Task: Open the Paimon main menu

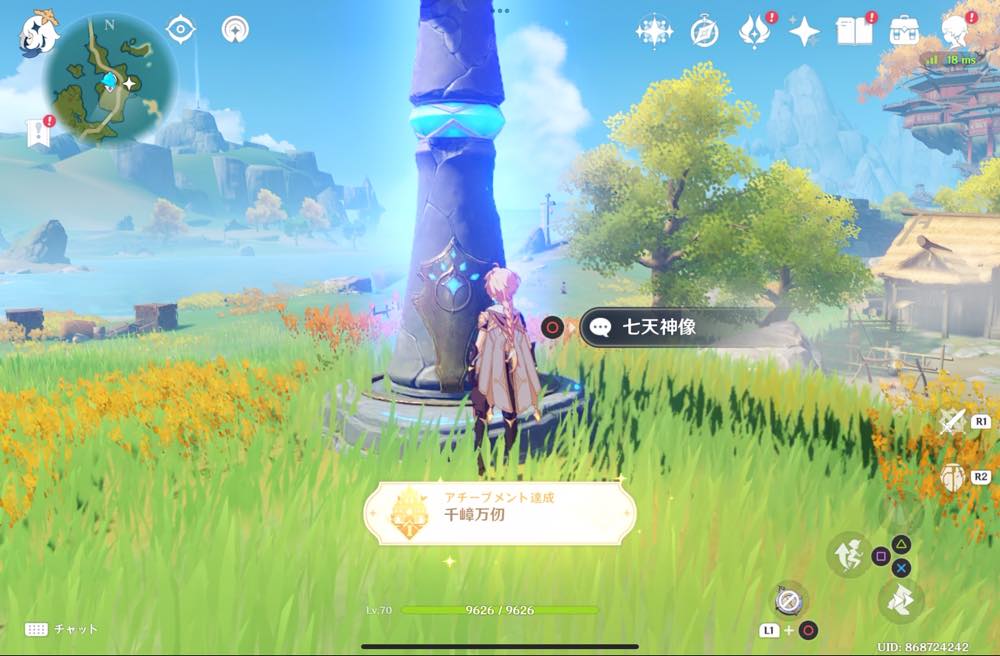Action: point(39,33)
